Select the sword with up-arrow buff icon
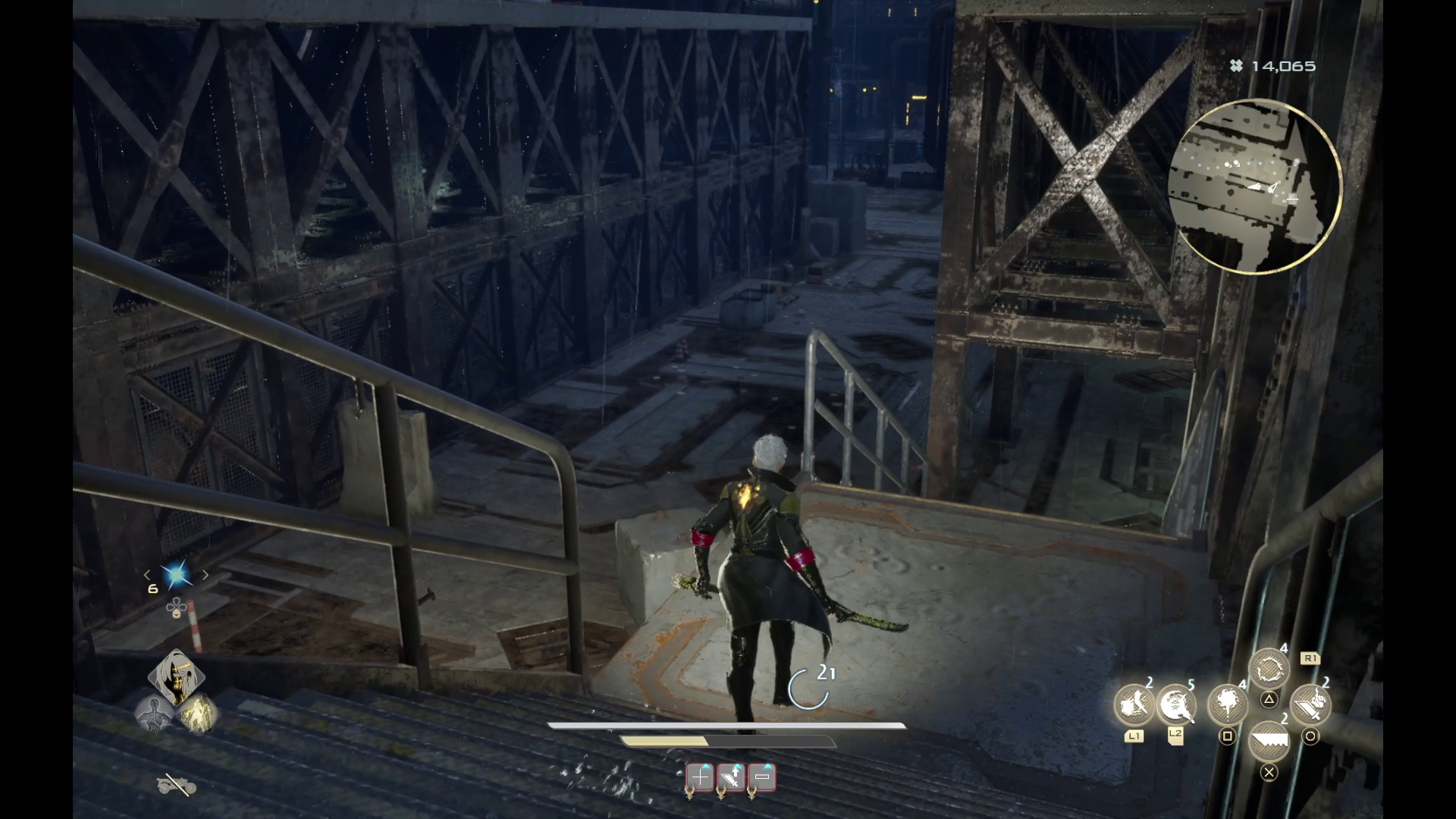This screenshot has width=1456, height=819. (731, 777)
